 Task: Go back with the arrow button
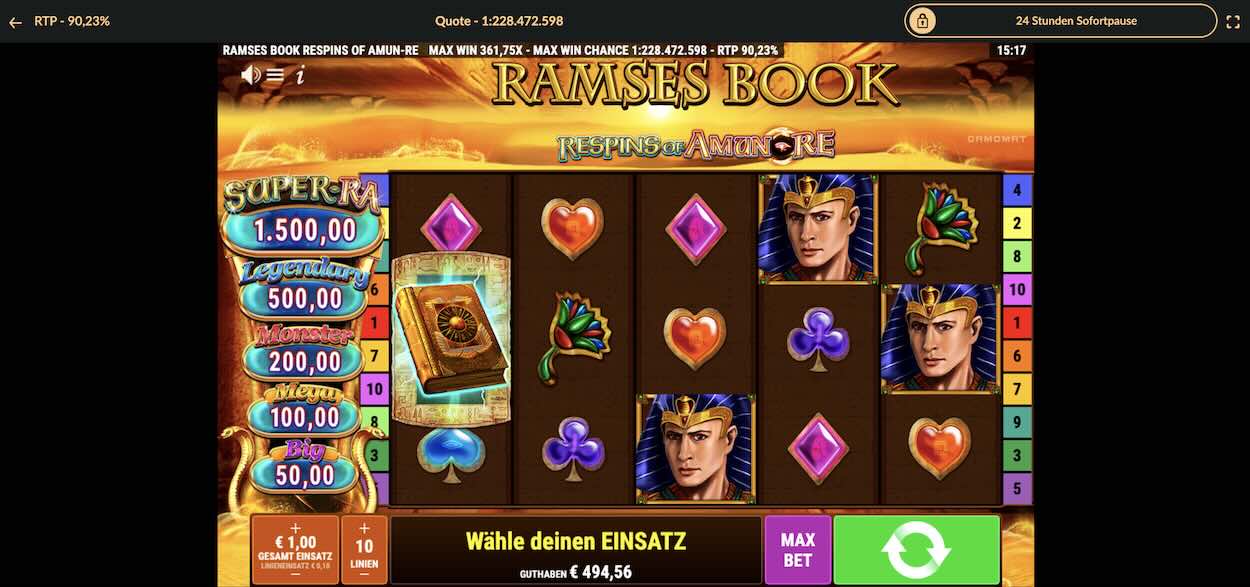[x=15, y=21]
